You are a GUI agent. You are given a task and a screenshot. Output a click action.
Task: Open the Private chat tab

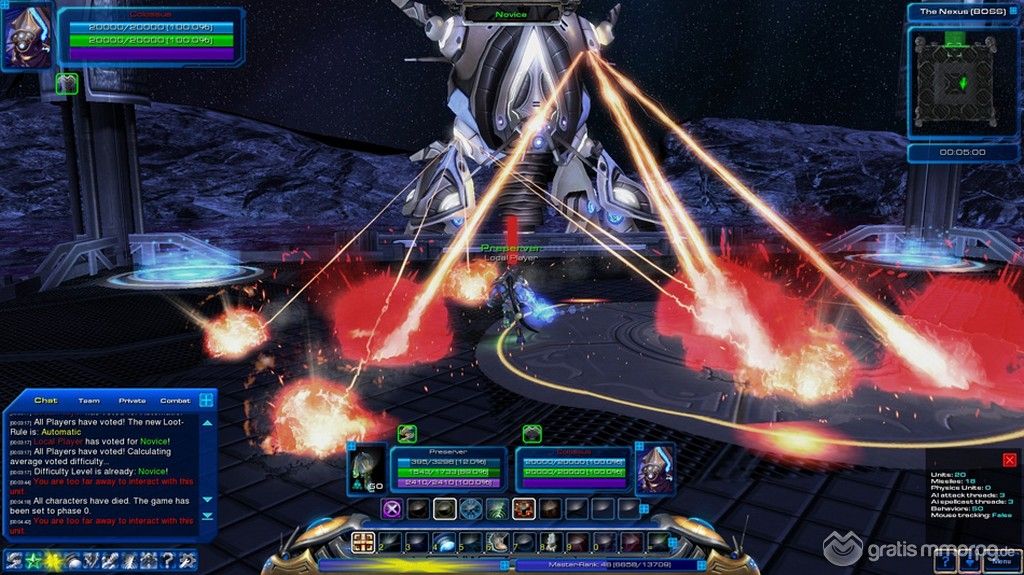tap(132, 400)
